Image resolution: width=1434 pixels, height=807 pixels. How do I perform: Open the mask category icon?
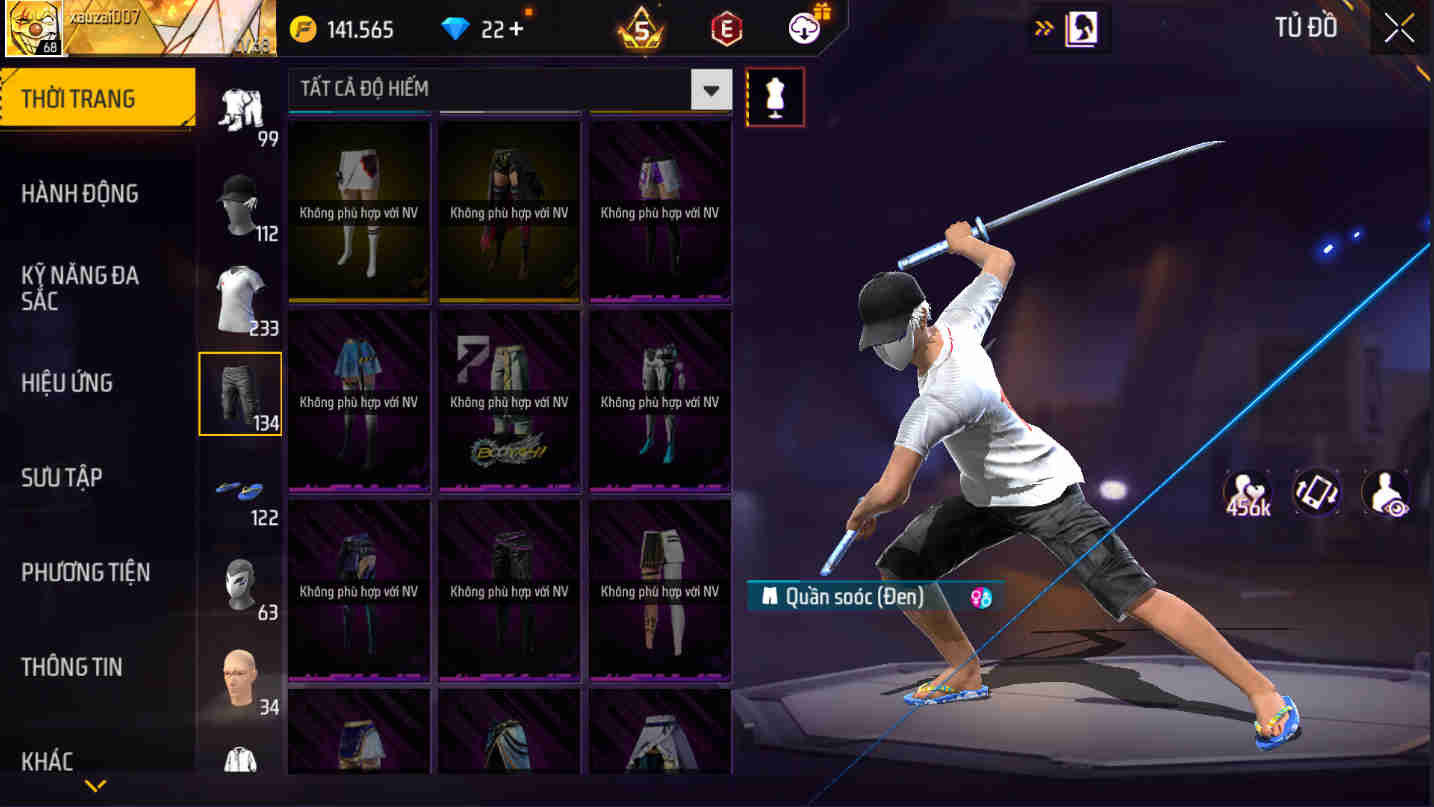coord(240,588)
